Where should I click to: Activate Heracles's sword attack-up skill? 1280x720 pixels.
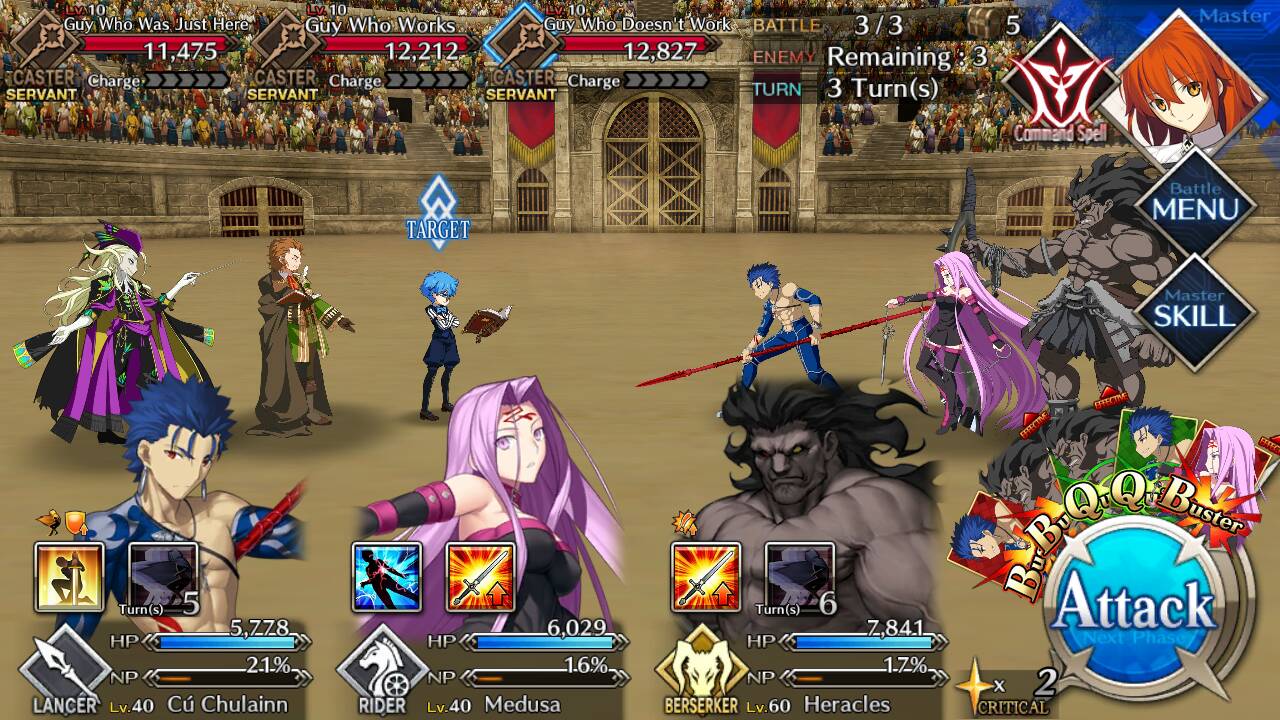pos(706,578)
